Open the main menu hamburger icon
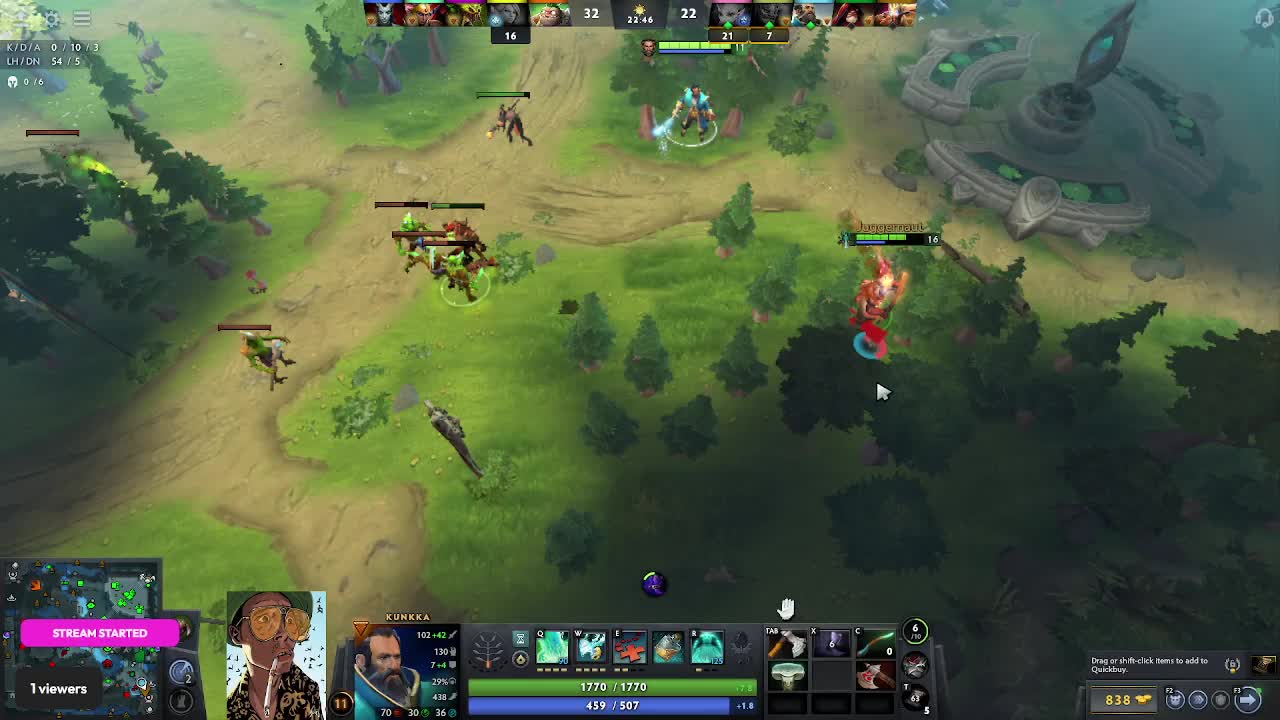Screen dimensions: 1280x720 tap(82, 18)
